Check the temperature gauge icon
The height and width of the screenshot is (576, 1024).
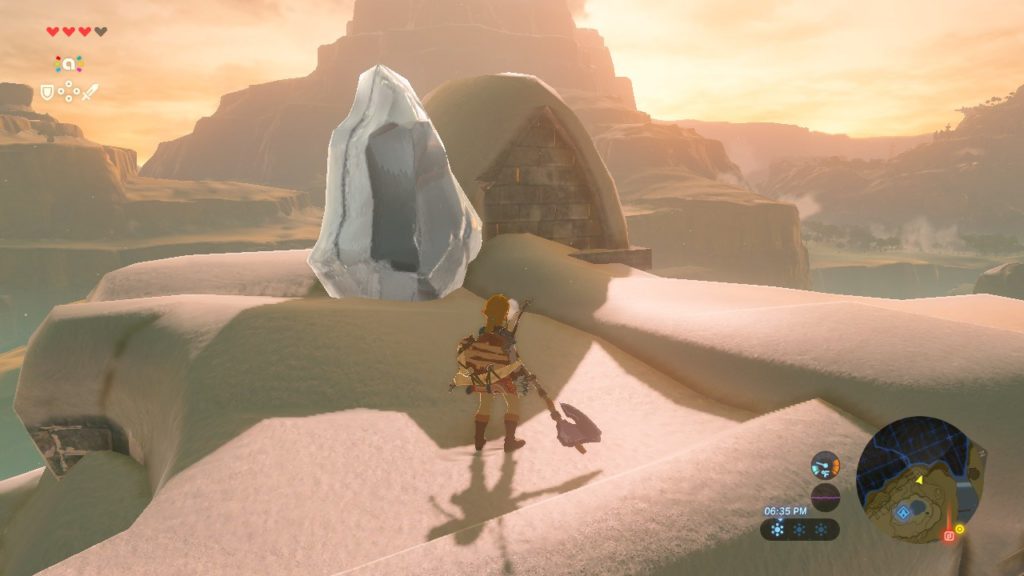(825, 465)
